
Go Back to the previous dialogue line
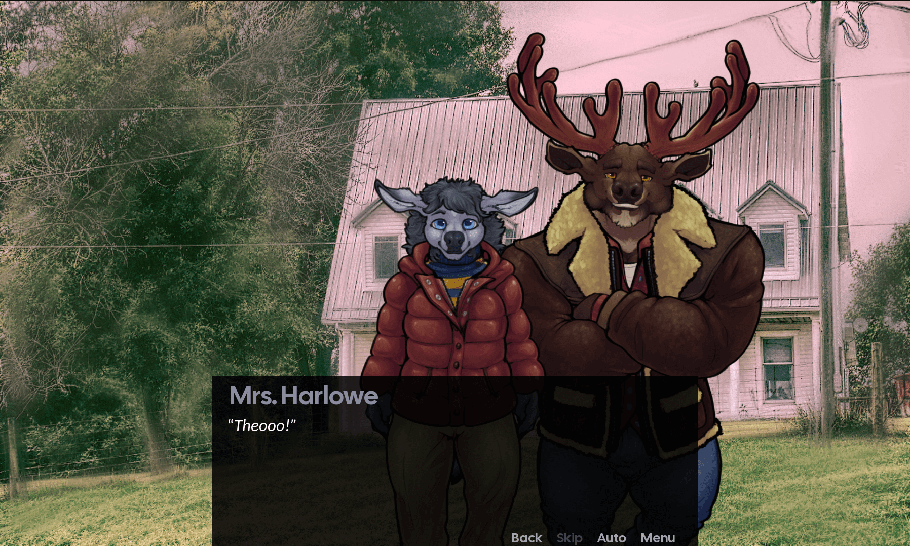point(526,538)
